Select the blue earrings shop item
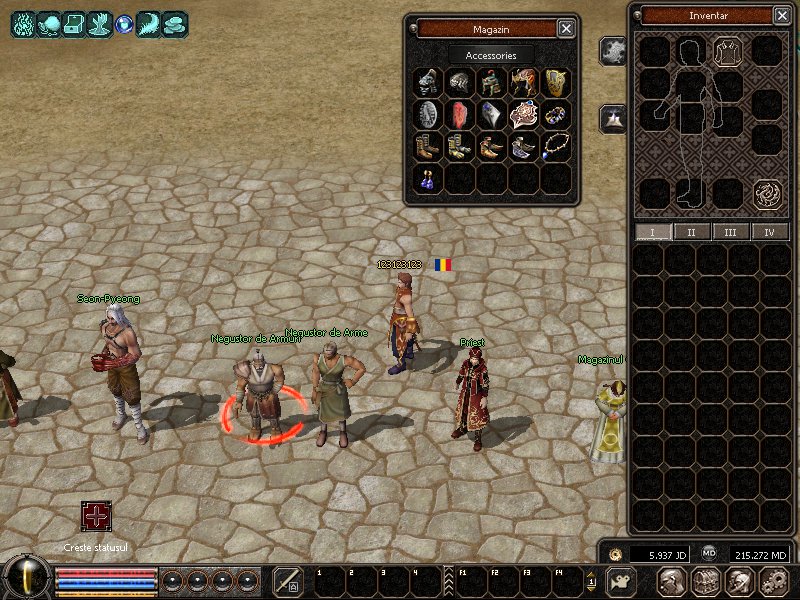The image size is (800, 600). pos(428,179)
